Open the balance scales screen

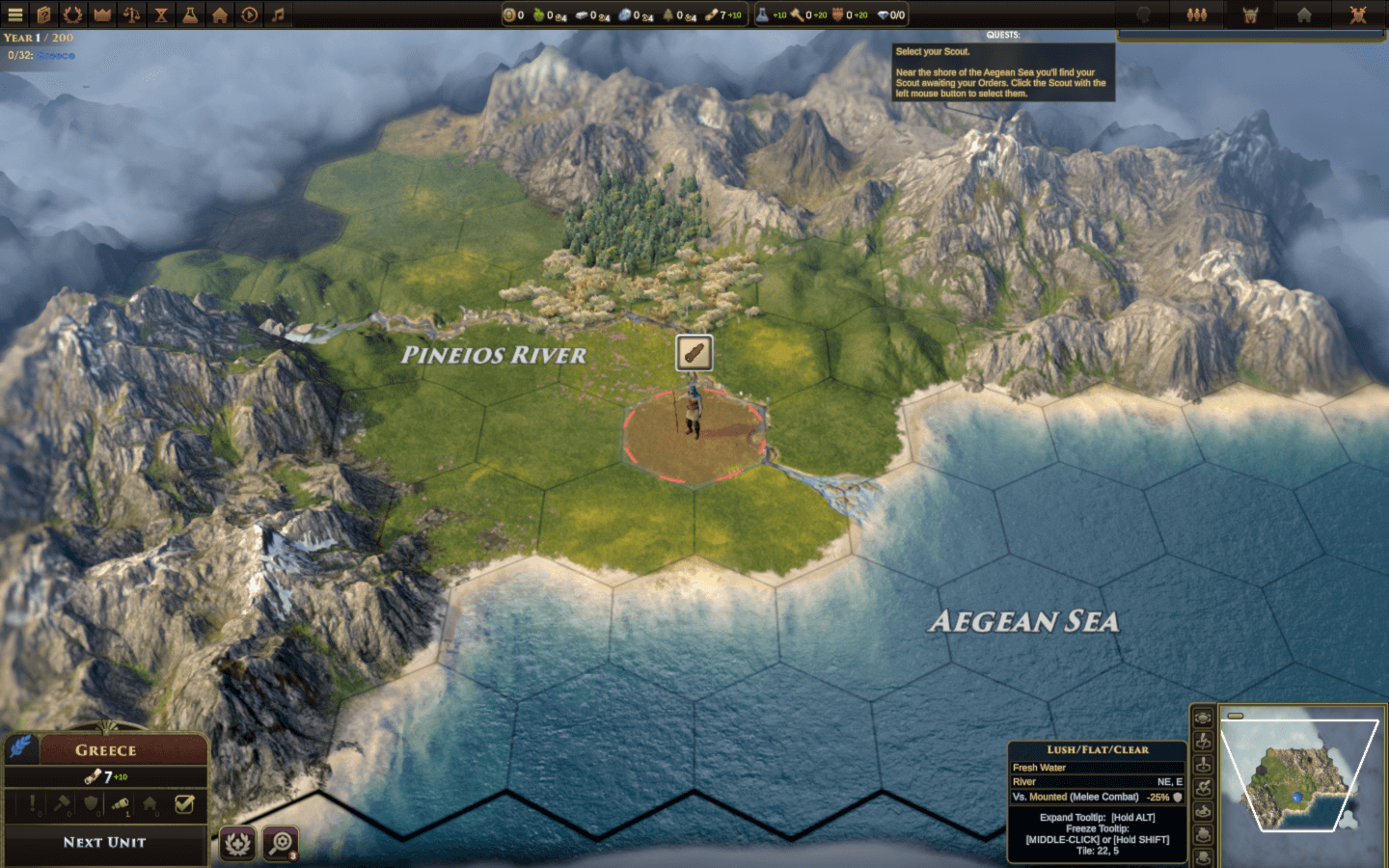tap(132, 14)
